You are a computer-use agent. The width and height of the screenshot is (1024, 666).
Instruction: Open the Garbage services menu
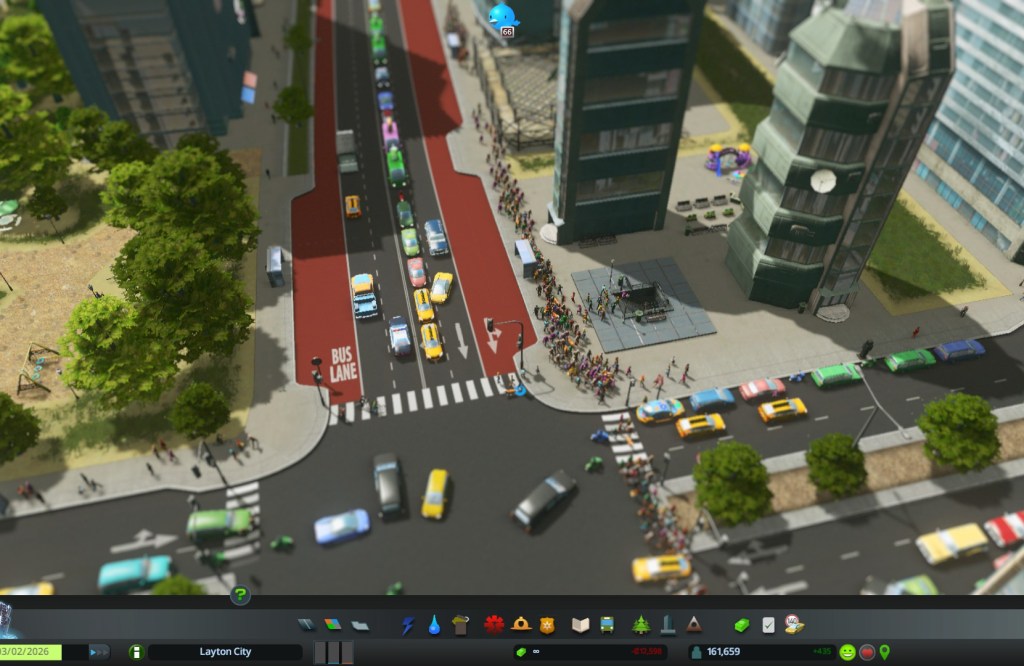point(460,625)
